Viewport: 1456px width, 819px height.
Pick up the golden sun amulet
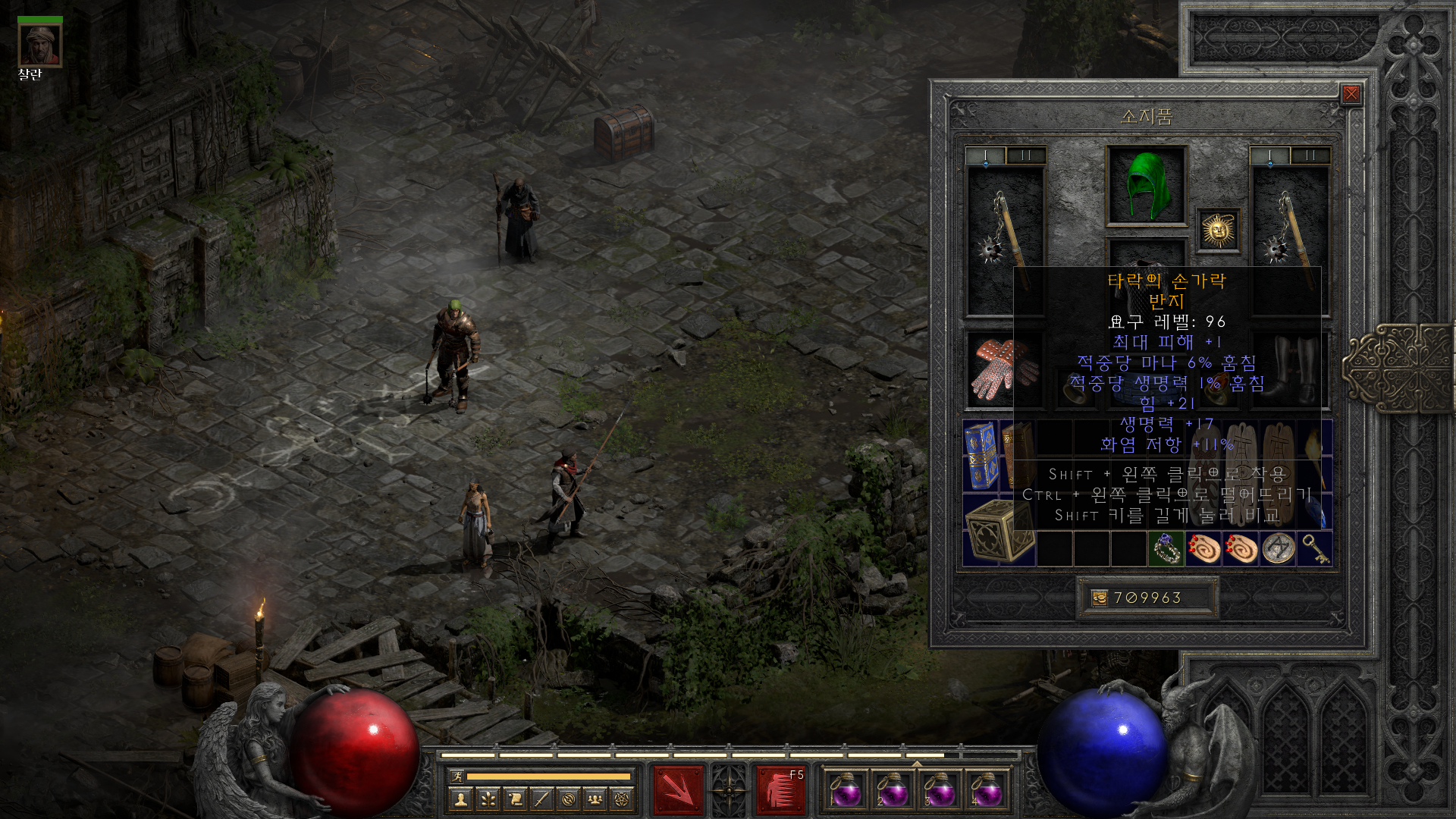1218,230
